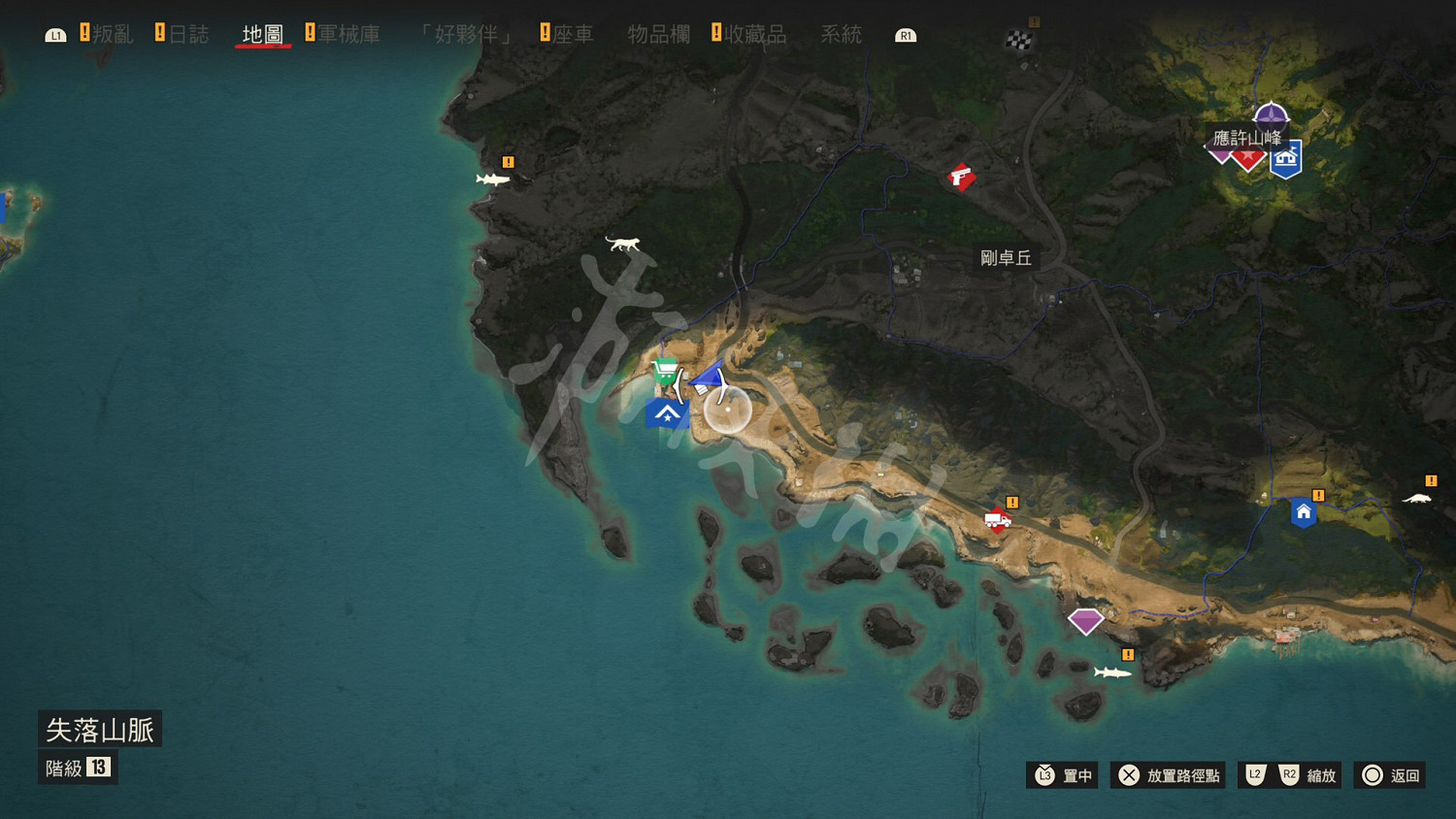Click 返回 to go back
The height and width of the screenshot is (819, 1456).
[1390, 775]
